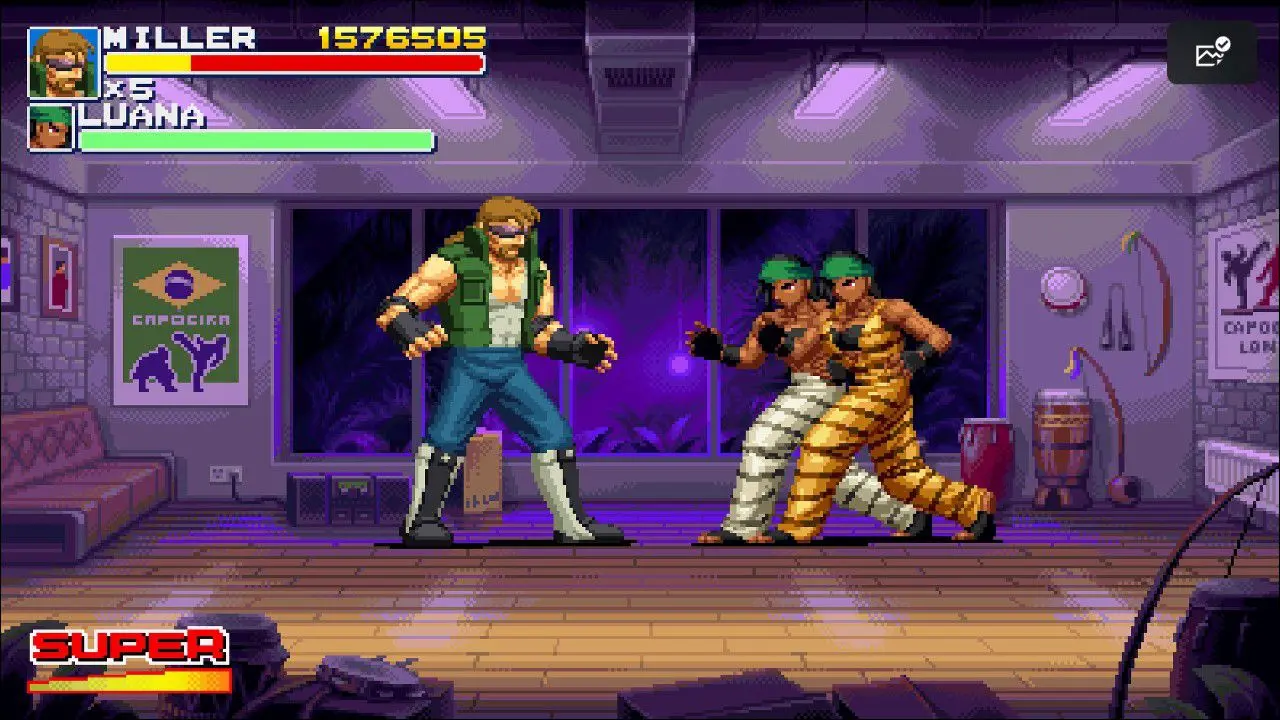Viewport: 1280px width, 720px height.
Task: Click the image overlay button with checkmark
Action: coord(1211,53)
